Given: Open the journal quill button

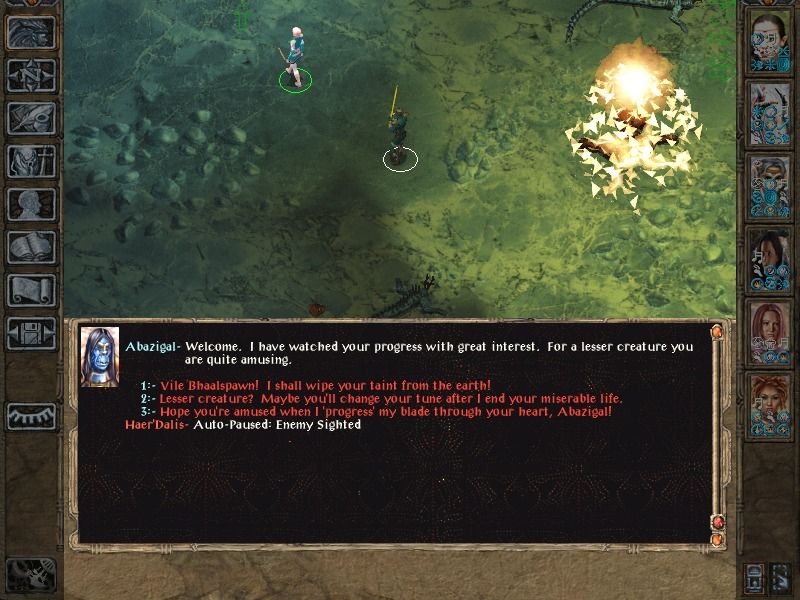Looking at the screenshot, I should [x=31, y=118].
